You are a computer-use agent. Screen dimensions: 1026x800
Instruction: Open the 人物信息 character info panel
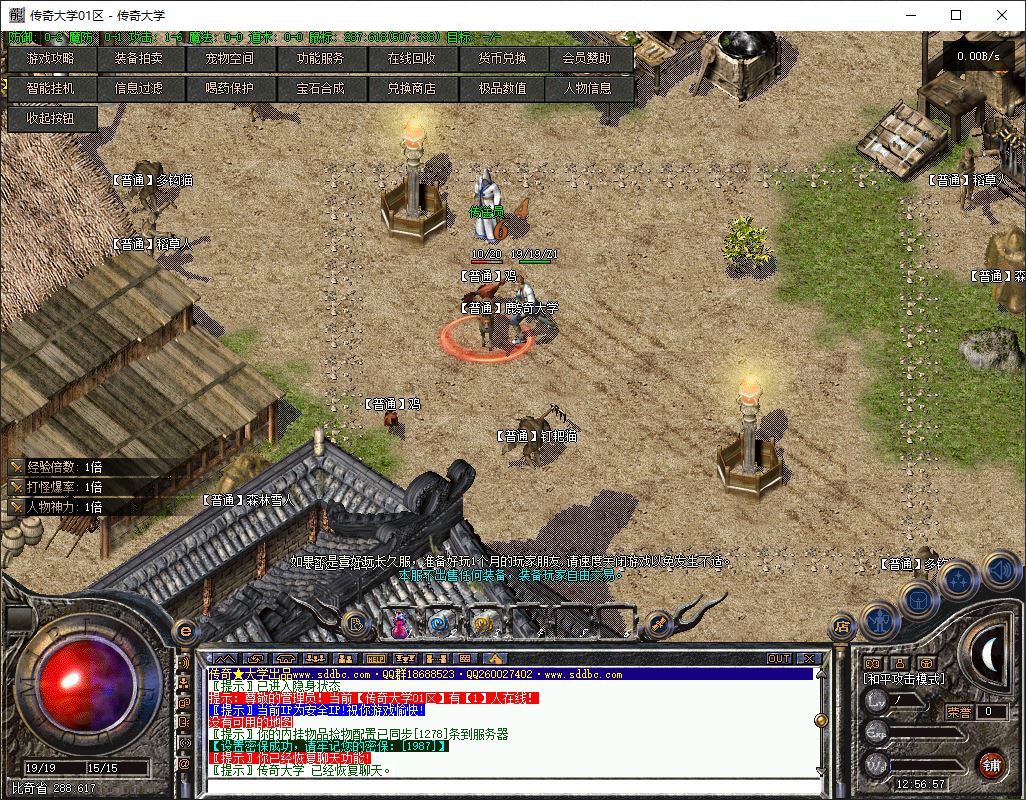[x=591, y=88]
